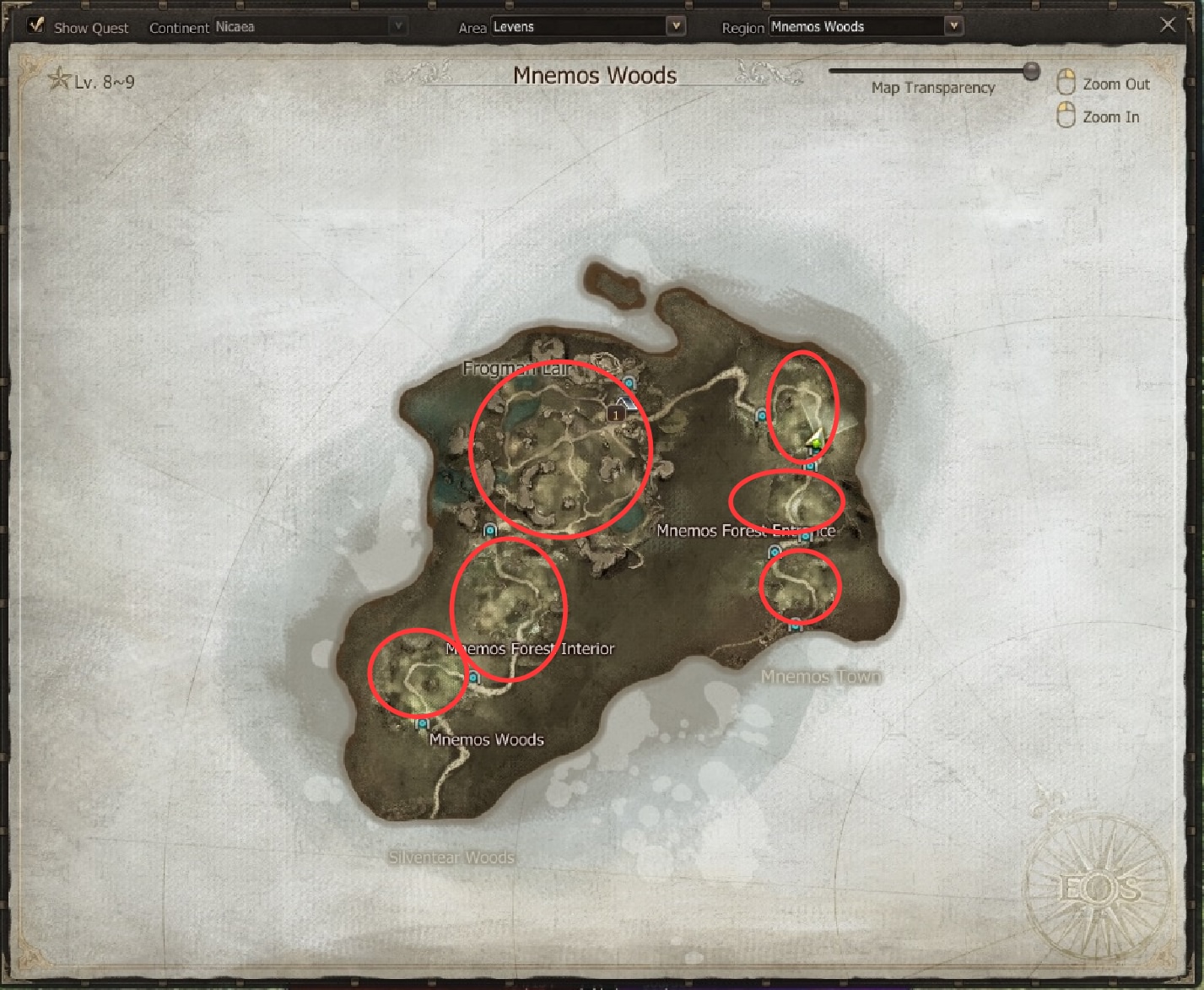
Task: Click the Map Transparency slider handle
Action: pos(1031,72)
